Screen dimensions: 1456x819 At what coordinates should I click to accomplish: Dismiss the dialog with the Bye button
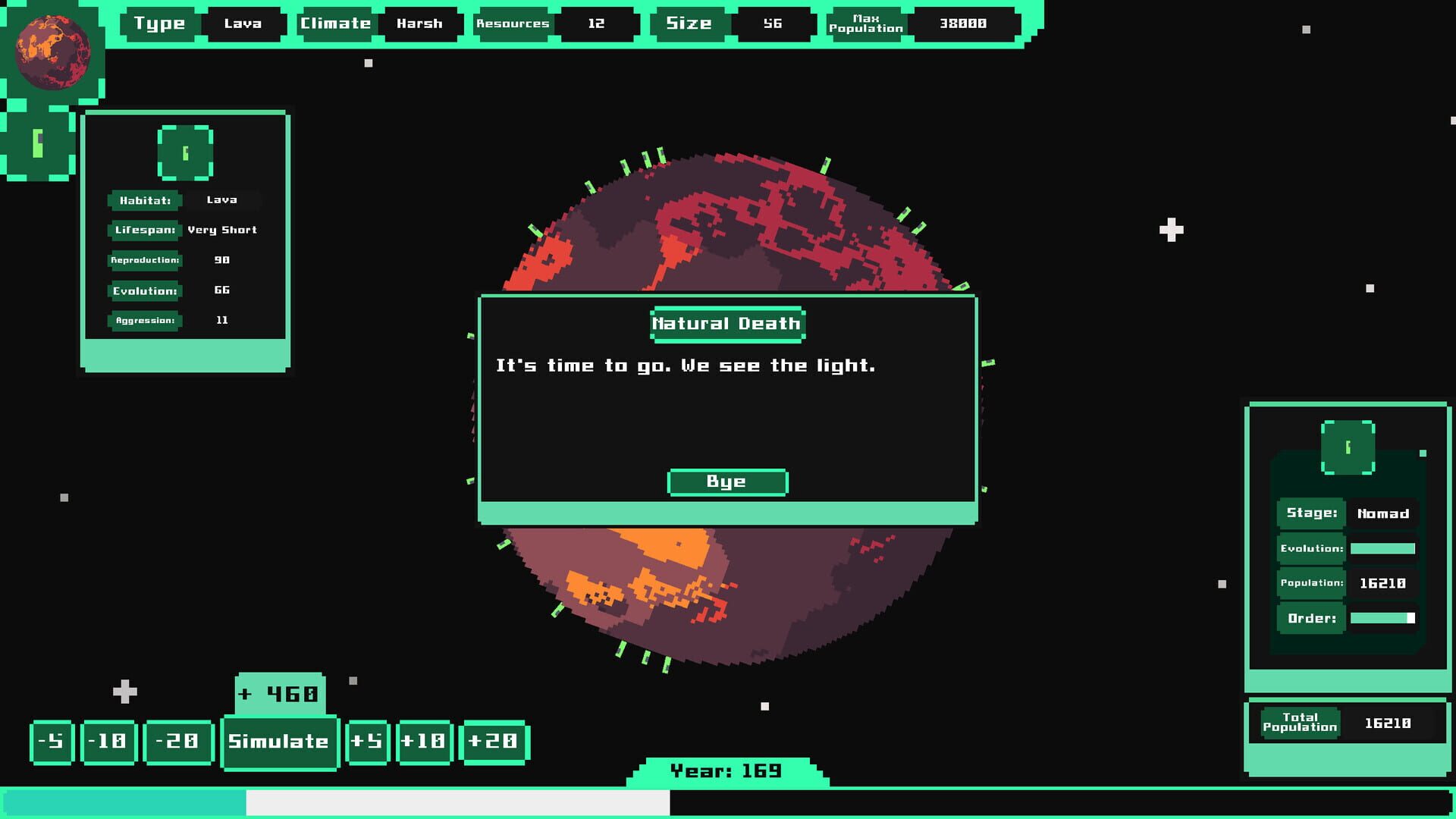coord(726,482)
